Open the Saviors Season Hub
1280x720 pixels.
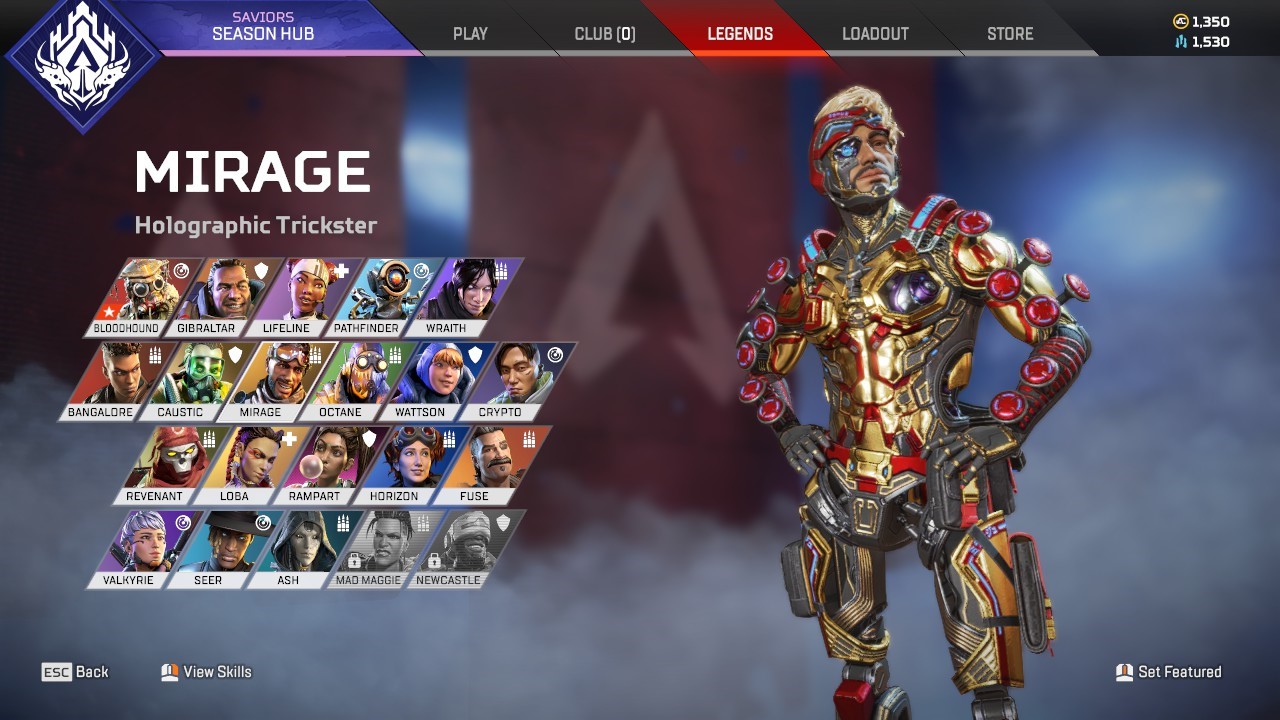(263, 27)
